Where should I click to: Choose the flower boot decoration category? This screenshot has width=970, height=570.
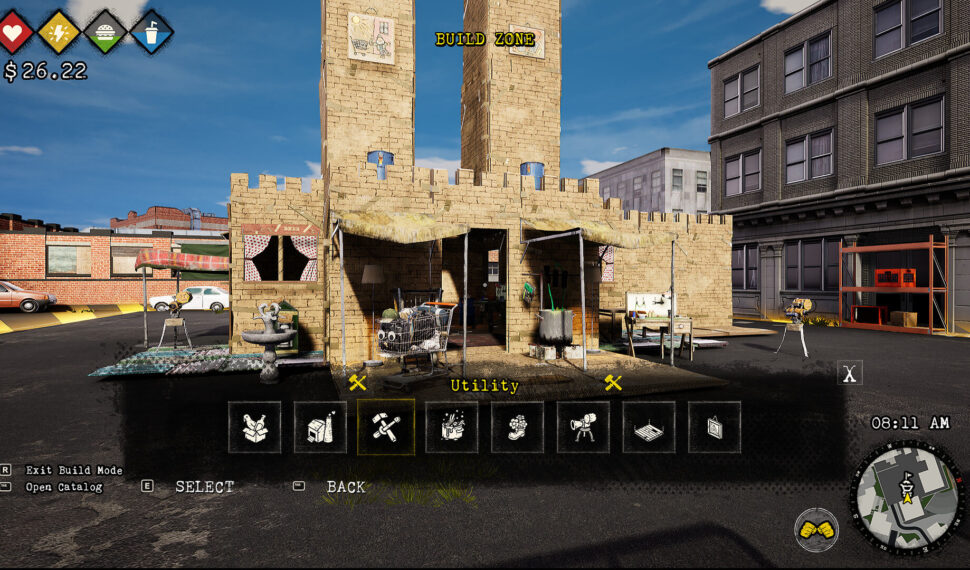point(517,427)
